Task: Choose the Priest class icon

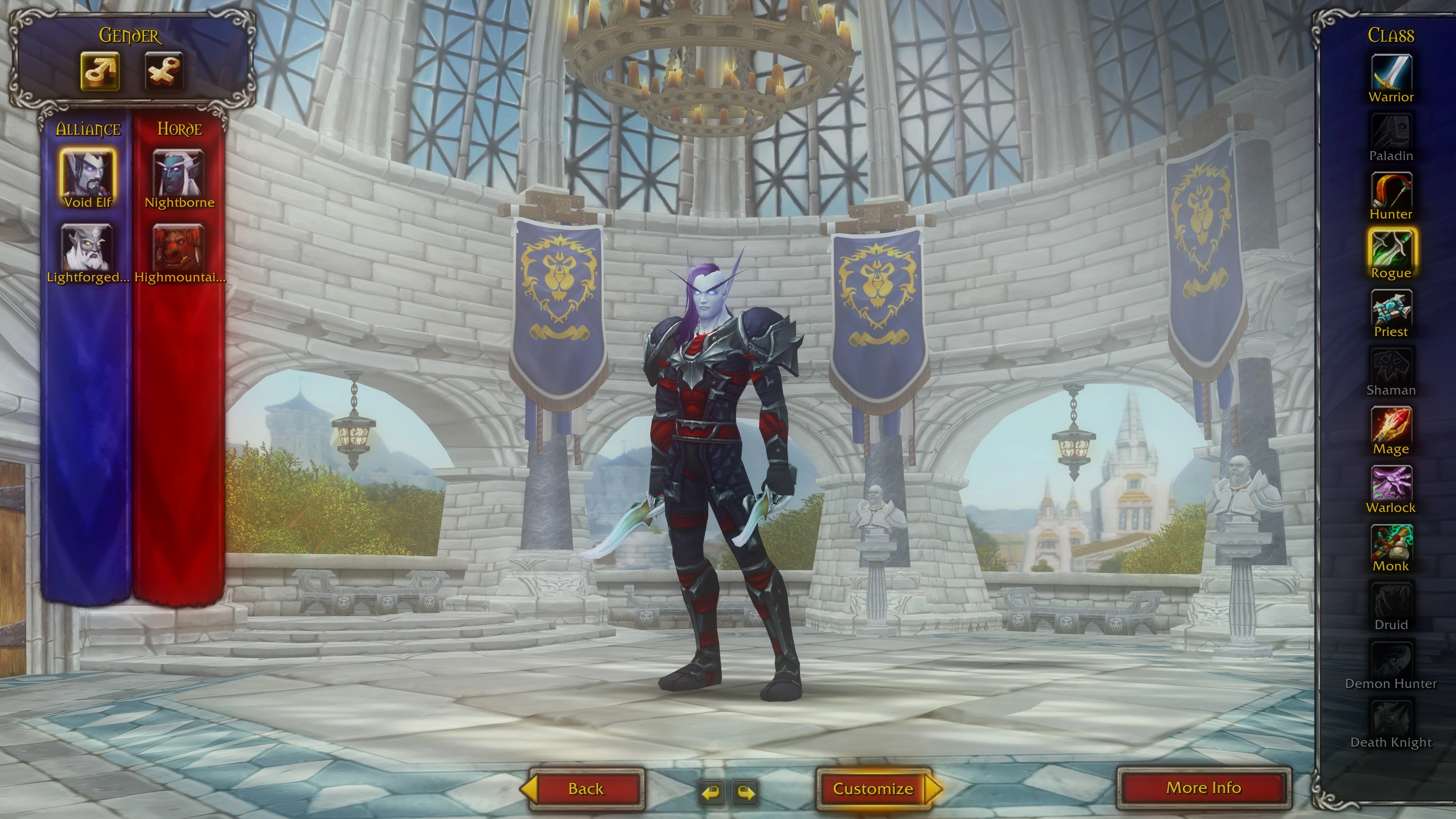Action: 1391,309
